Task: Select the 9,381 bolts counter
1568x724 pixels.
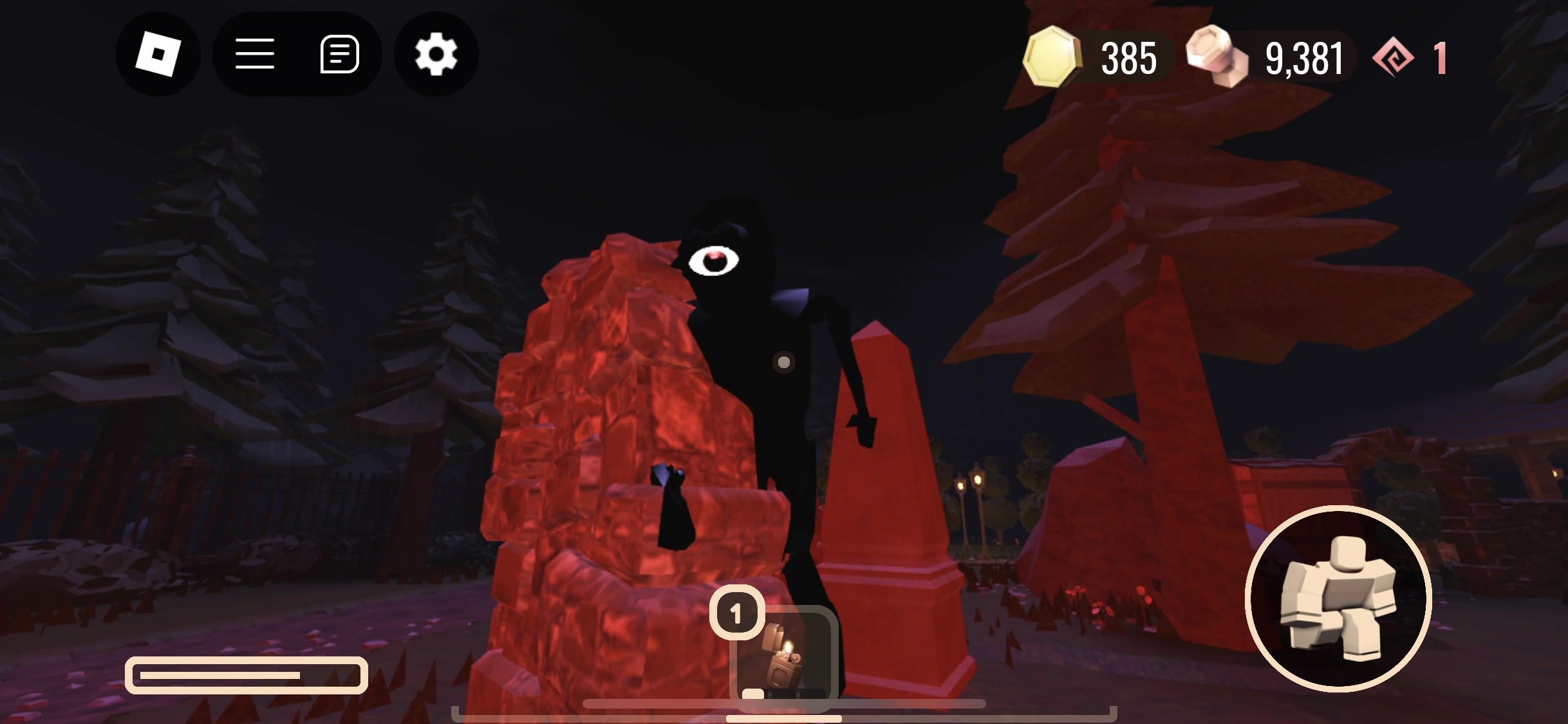Action: point(1303,58)
